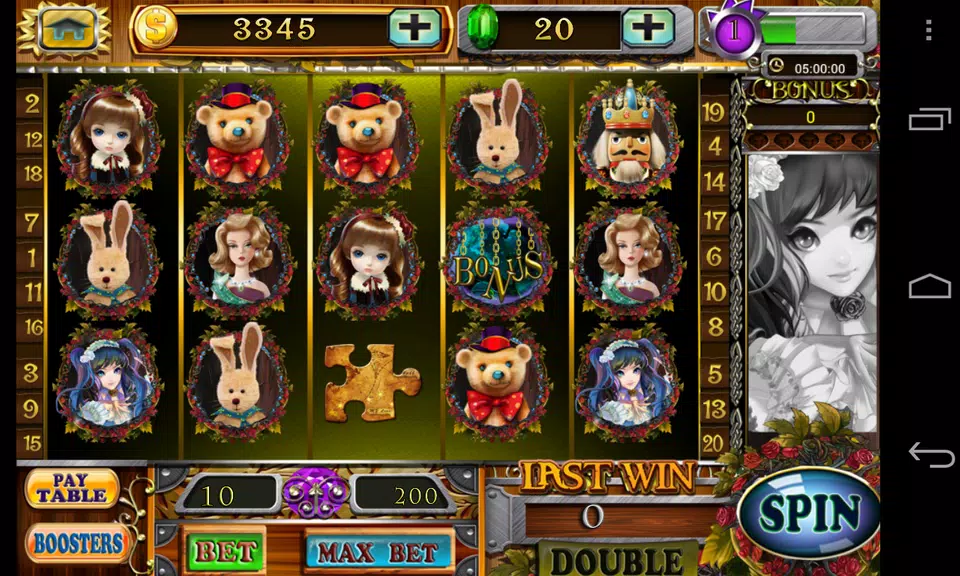Tap the Android back button
The width and height of the screenshot is (960, 576).
[x=930, y=456]
